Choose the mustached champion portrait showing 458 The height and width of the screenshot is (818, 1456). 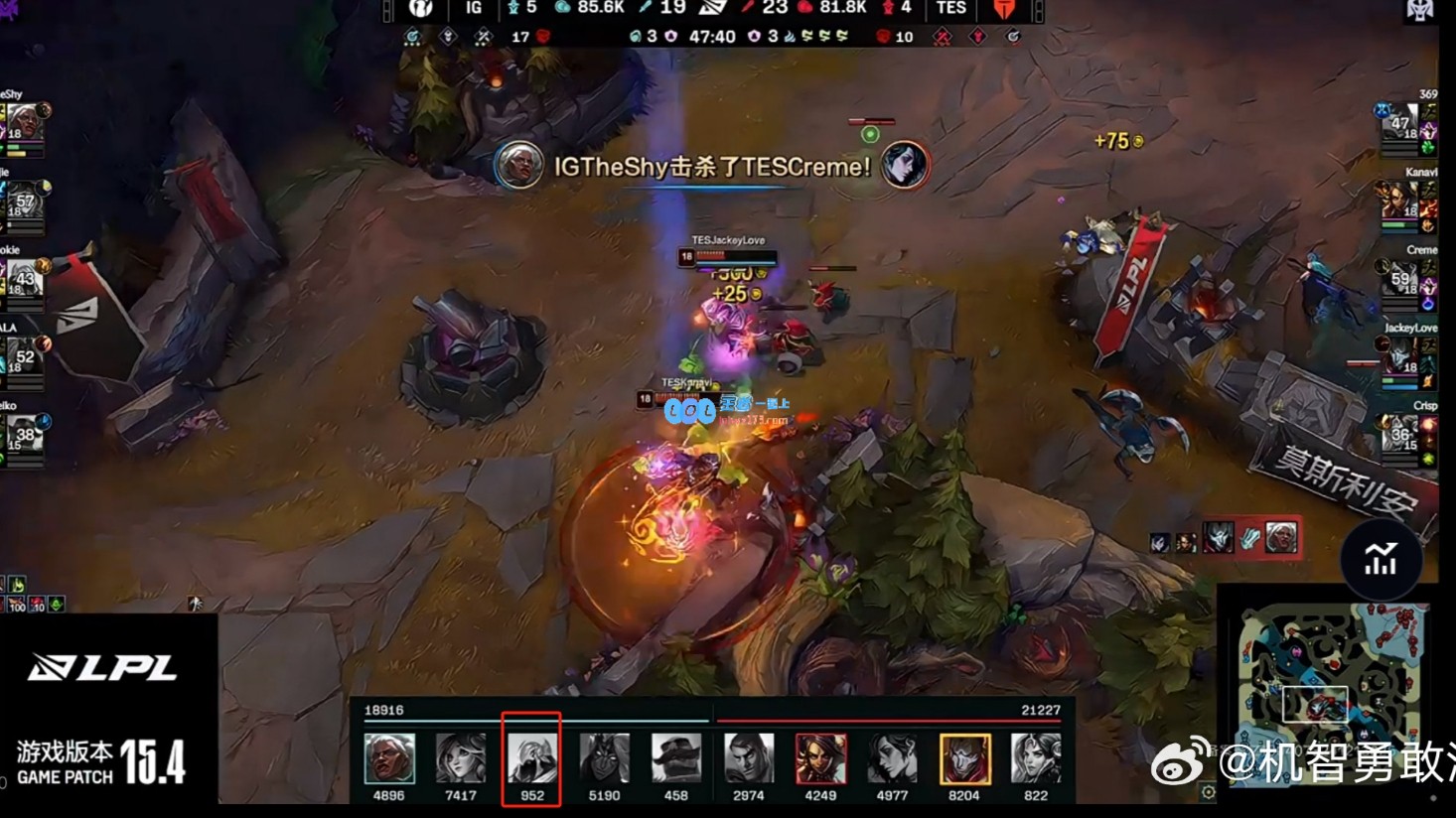[676, 758]
